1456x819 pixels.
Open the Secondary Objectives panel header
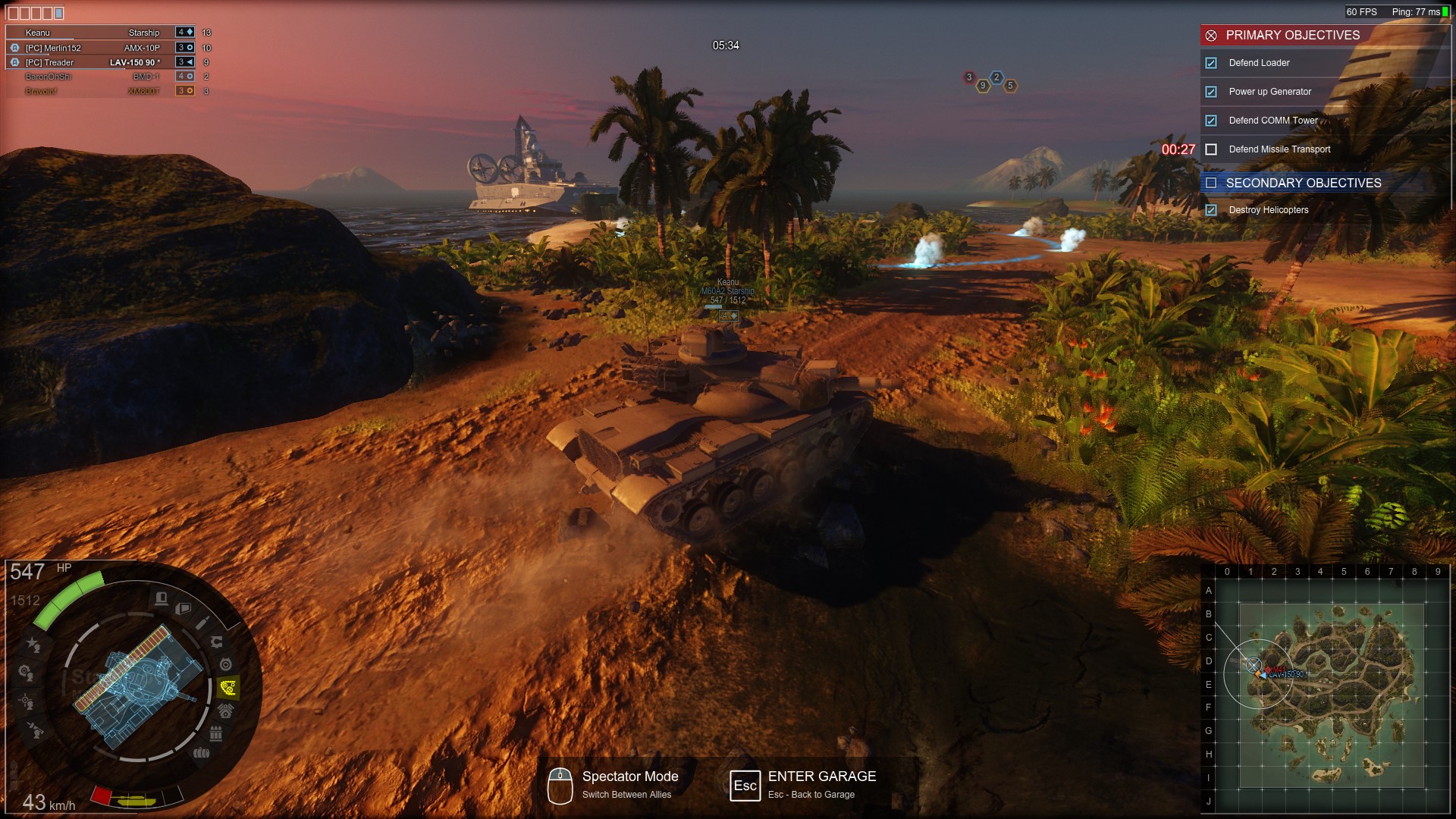point(1303,183)
